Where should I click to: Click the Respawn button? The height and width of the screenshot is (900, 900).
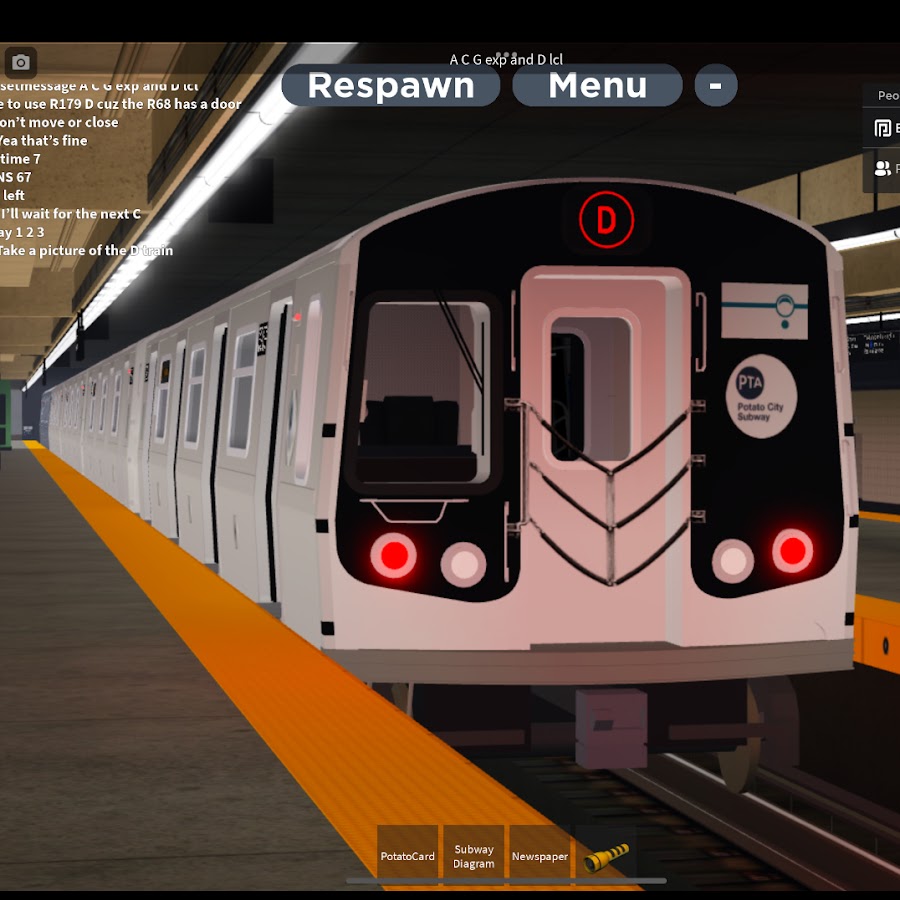pyautogui.click(x=391, y=86)
